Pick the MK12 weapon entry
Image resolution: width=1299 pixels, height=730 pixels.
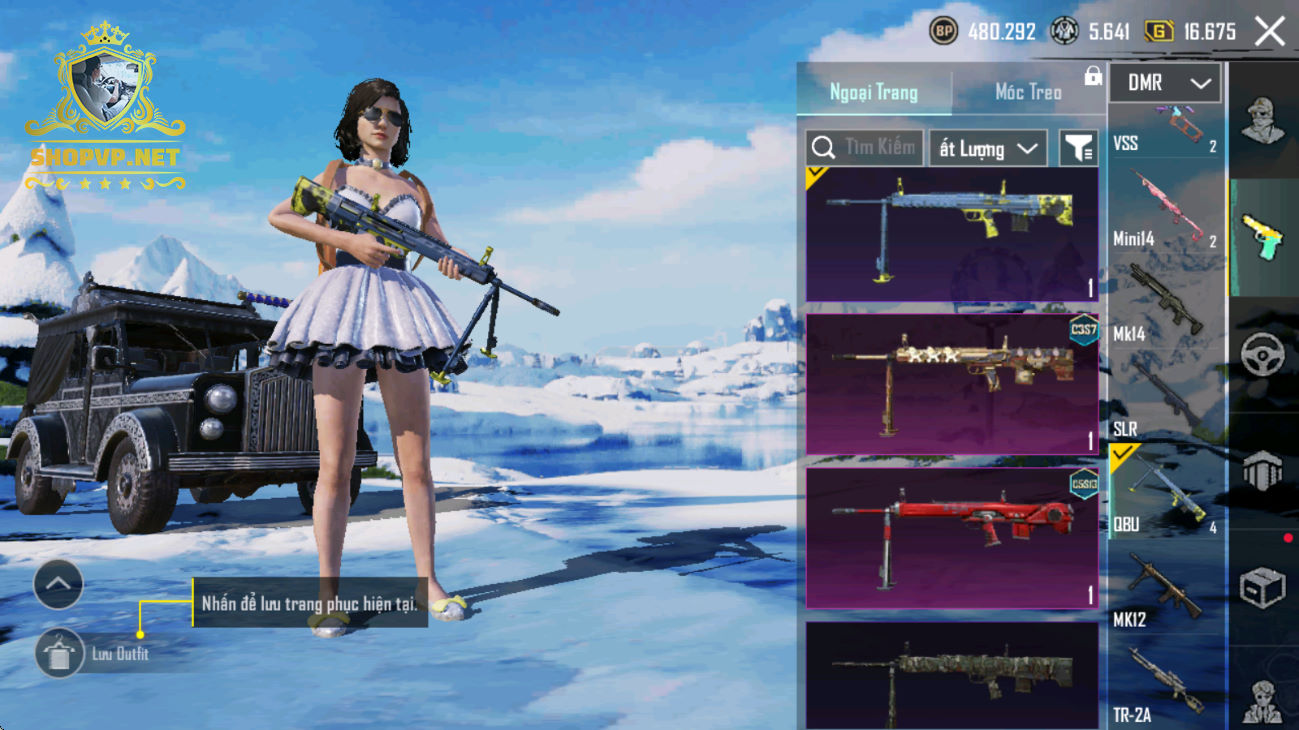point(1166,590)
